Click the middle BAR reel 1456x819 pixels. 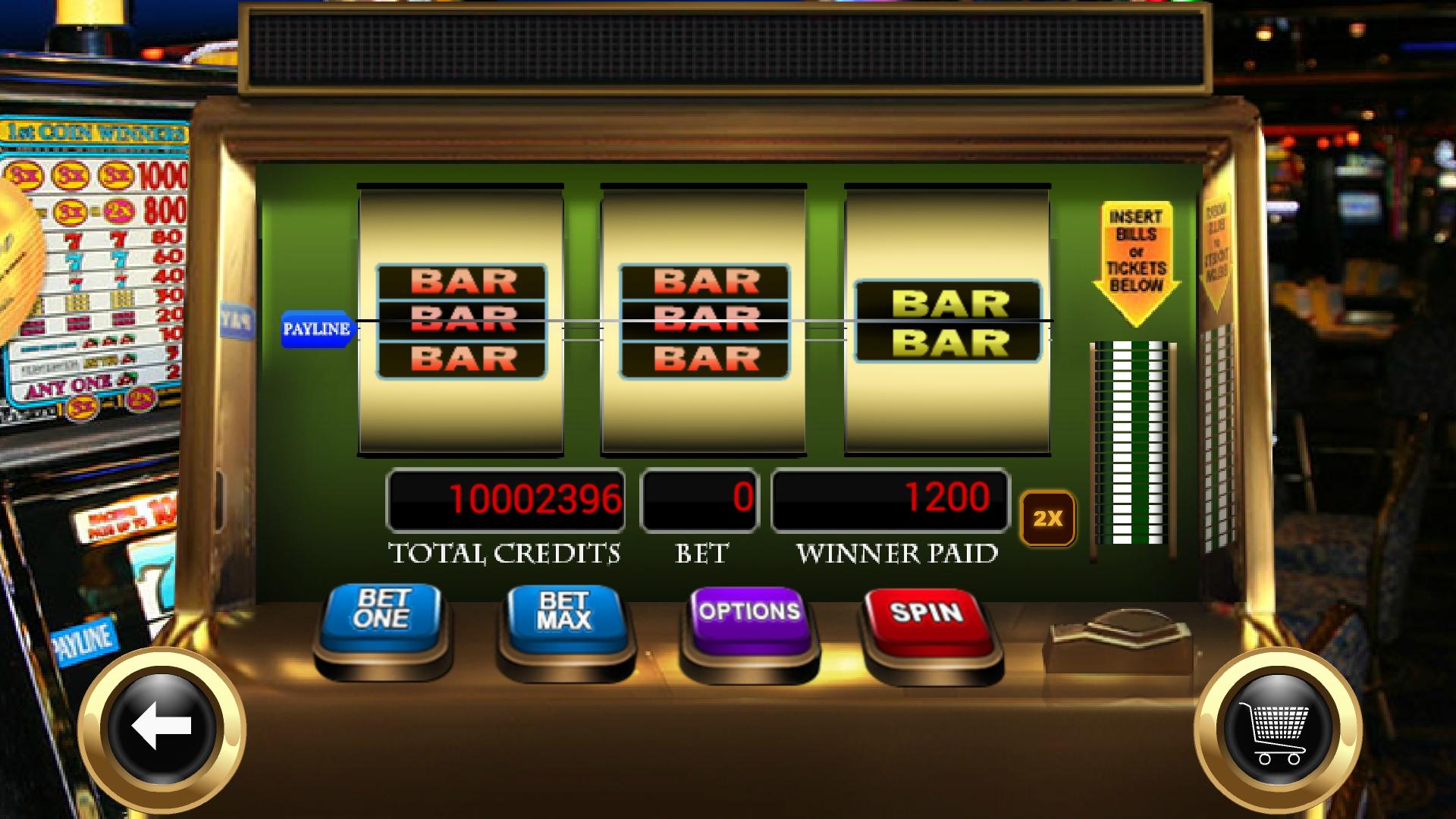point(704,318)
